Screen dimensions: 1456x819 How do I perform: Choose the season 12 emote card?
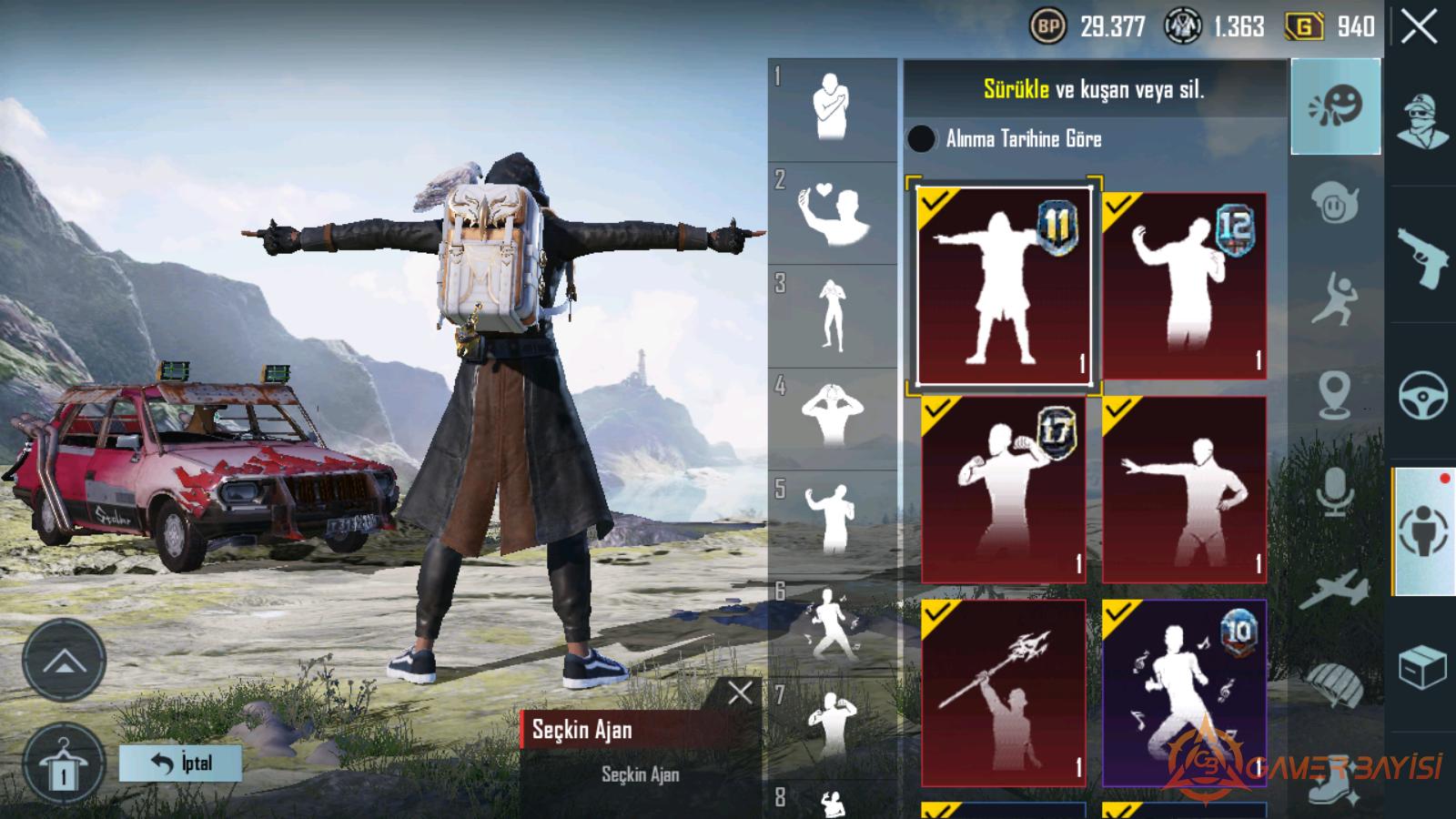tap(1184, 285)
